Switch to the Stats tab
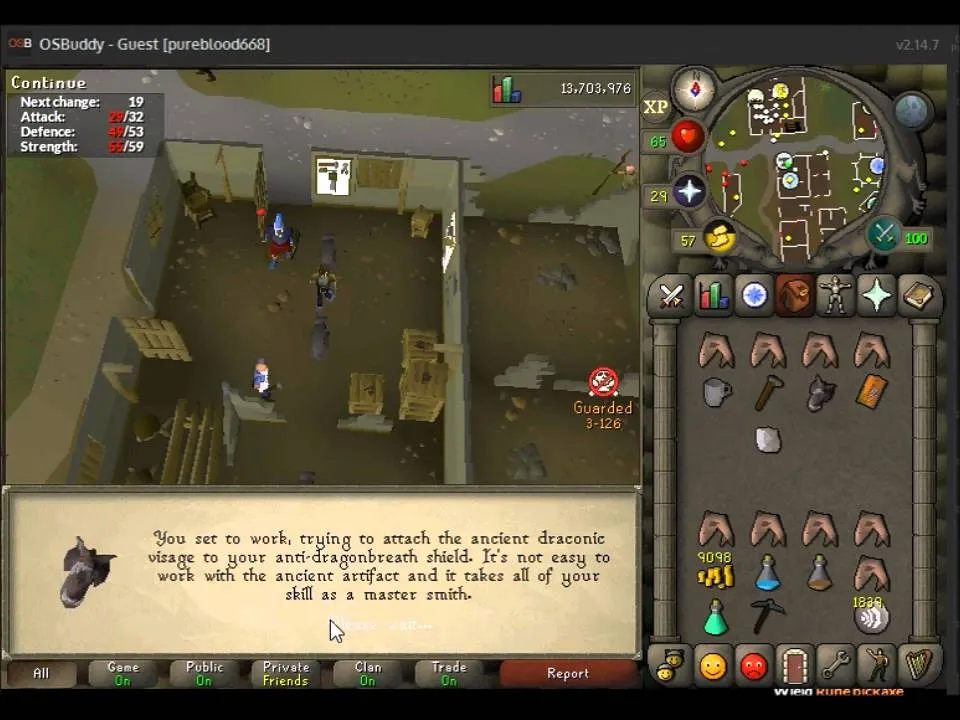 coord(712,297)
